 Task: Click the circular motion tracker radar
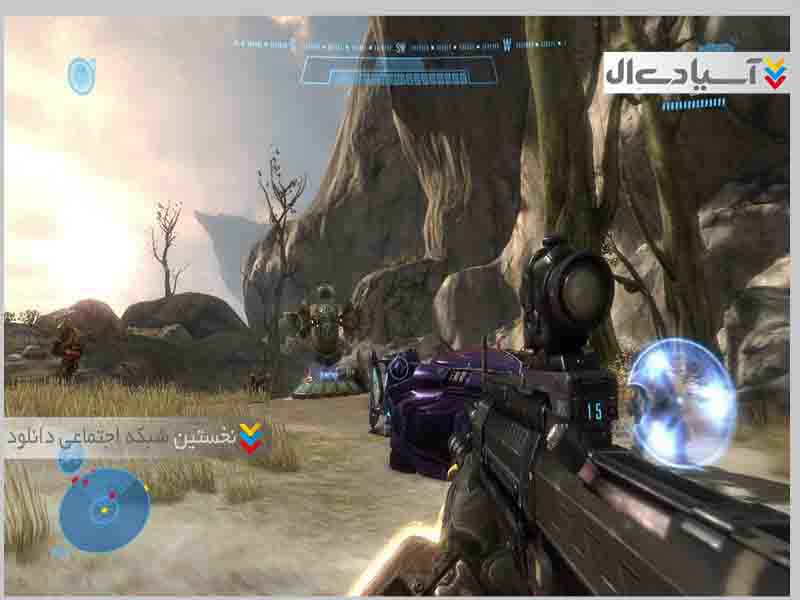pos(103,510)
